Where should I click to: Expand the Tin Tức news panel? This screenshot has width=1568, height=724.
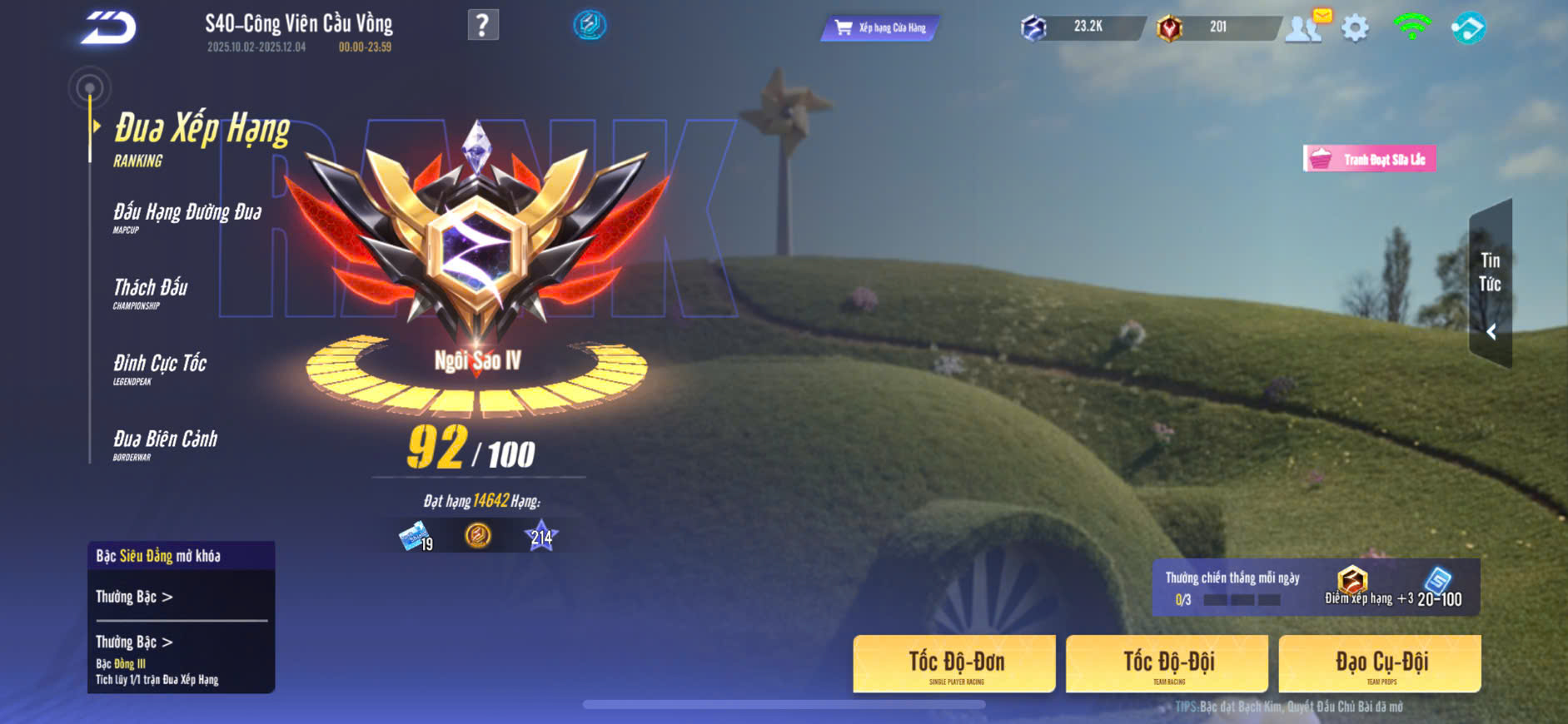[x=1491, y=285]
